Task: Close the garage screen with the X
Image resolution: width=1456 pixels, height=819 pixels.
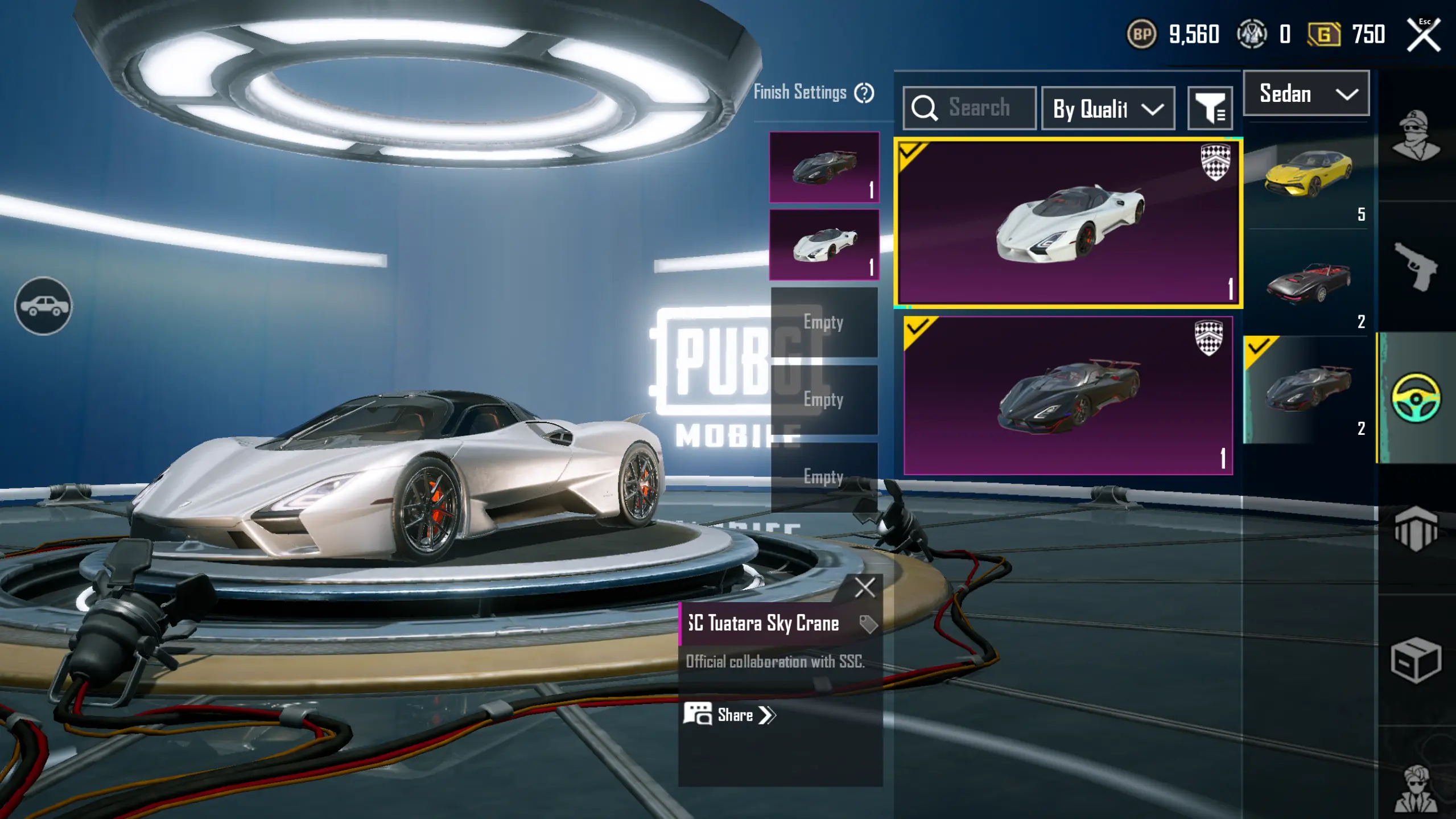Action: (x=1423, y=35)
